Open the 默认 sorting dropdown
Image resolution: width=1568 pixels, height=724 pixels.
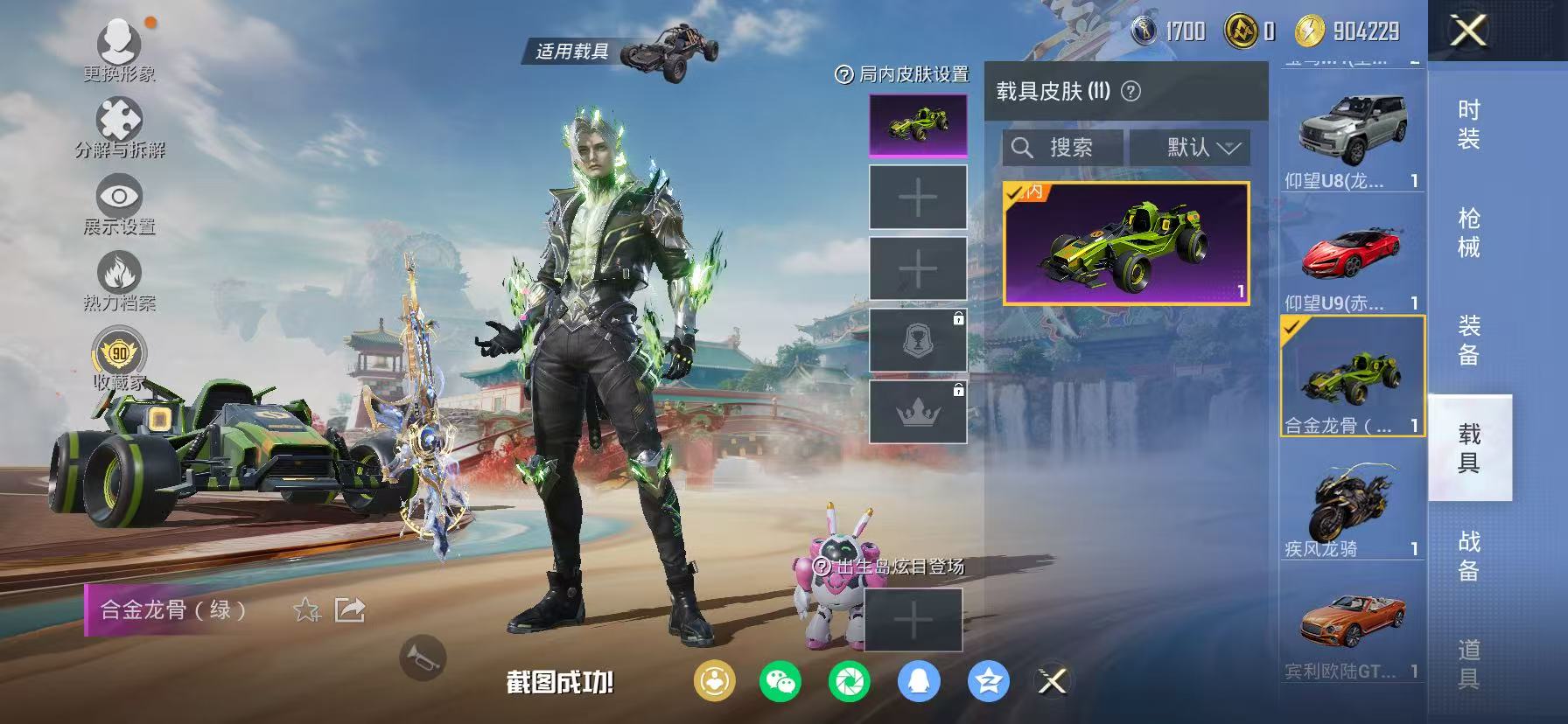[x=1192, y=147]
